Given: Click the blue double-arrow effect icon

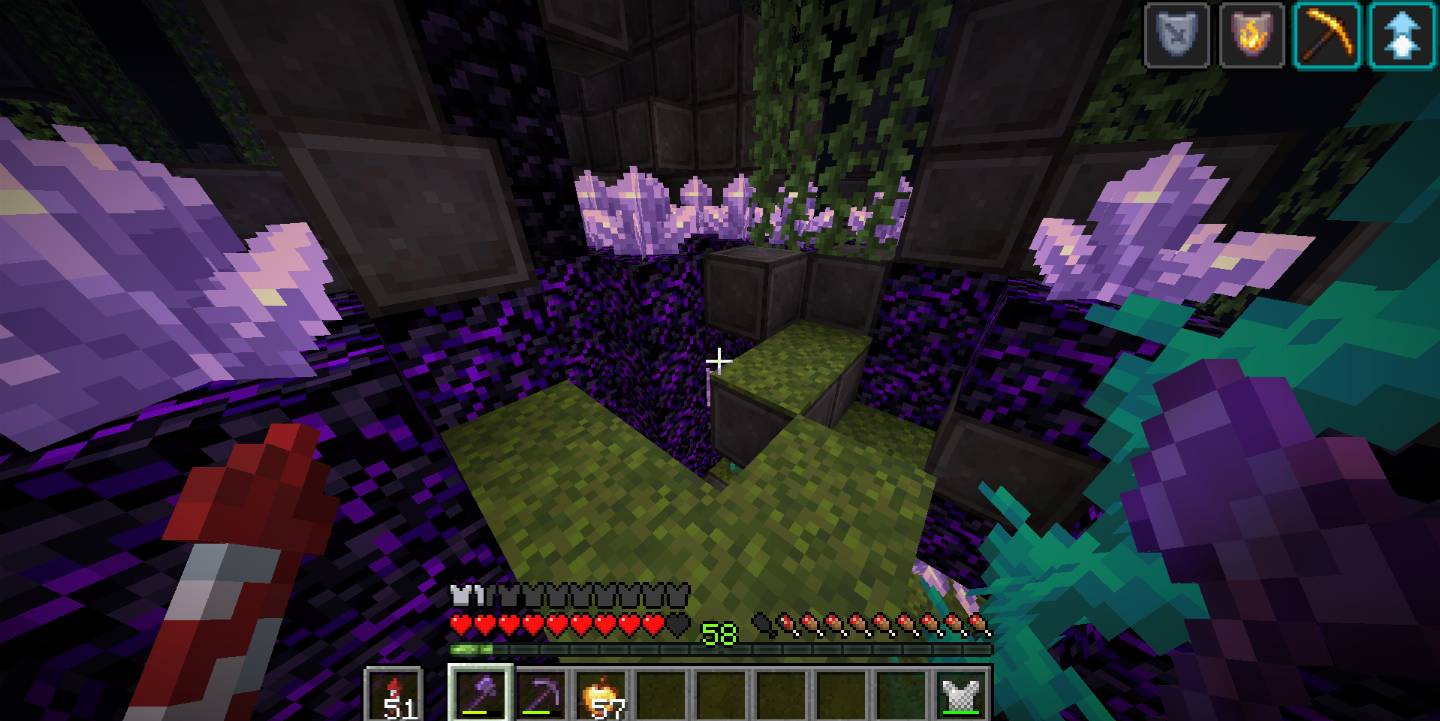Looking at the screenshot, I should pos(1402,35).
